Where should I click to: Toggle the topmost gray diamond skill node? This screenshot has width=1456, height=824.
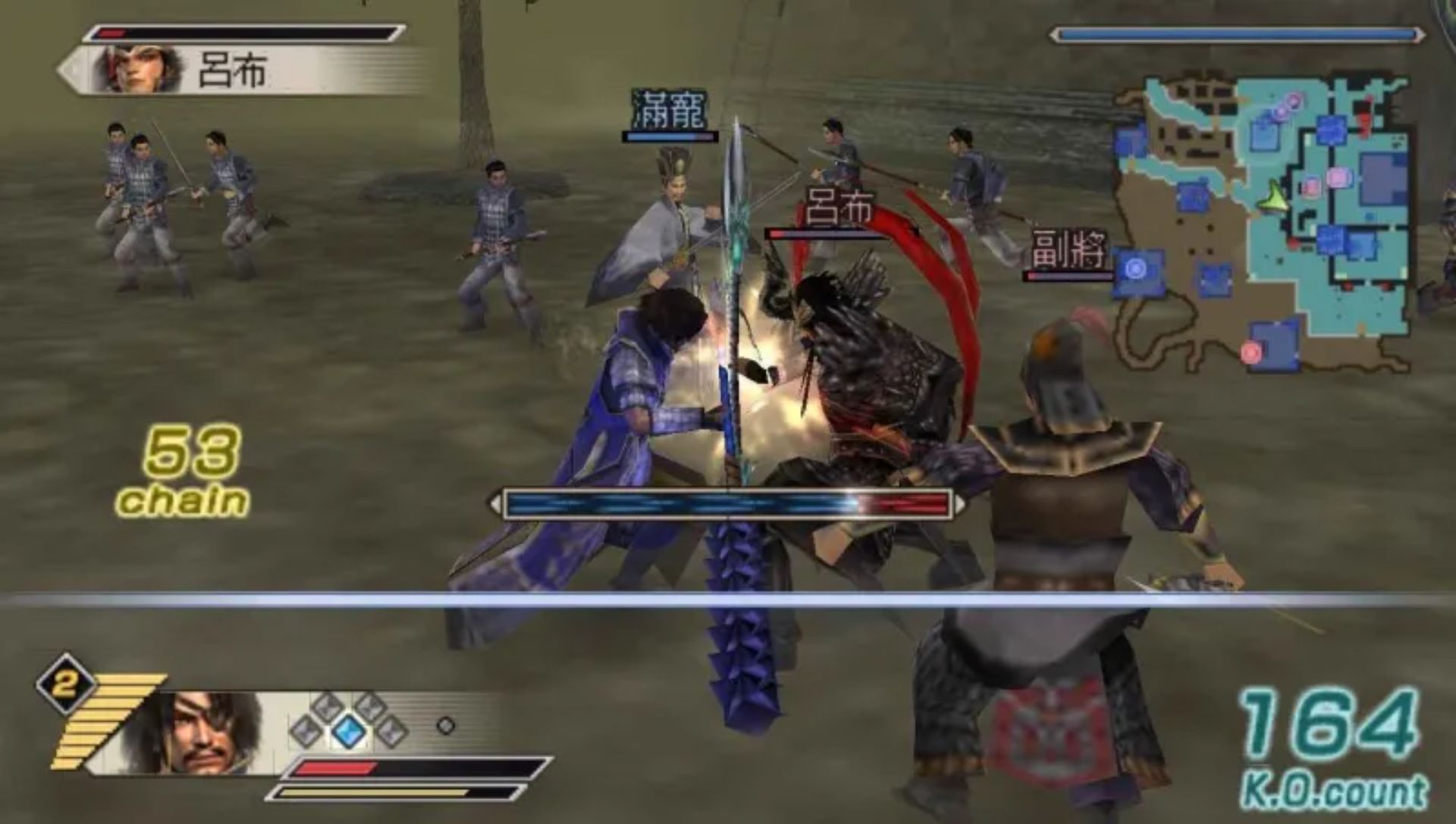(326, 705)
